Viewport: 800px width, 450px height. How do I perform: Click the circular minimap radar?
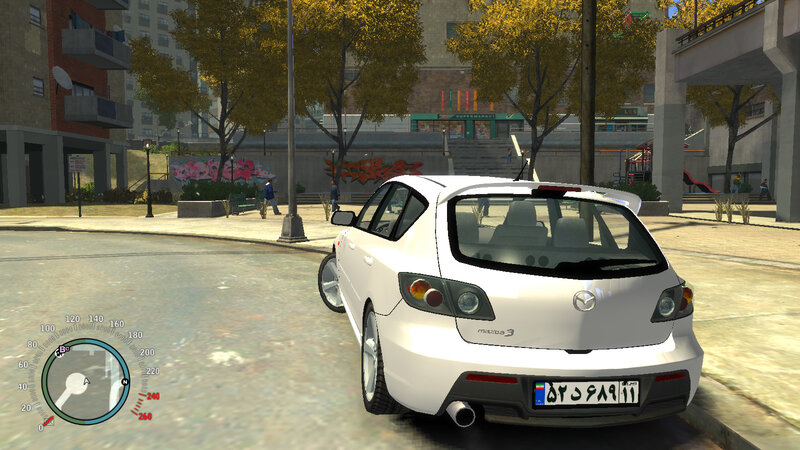[85, 382]
